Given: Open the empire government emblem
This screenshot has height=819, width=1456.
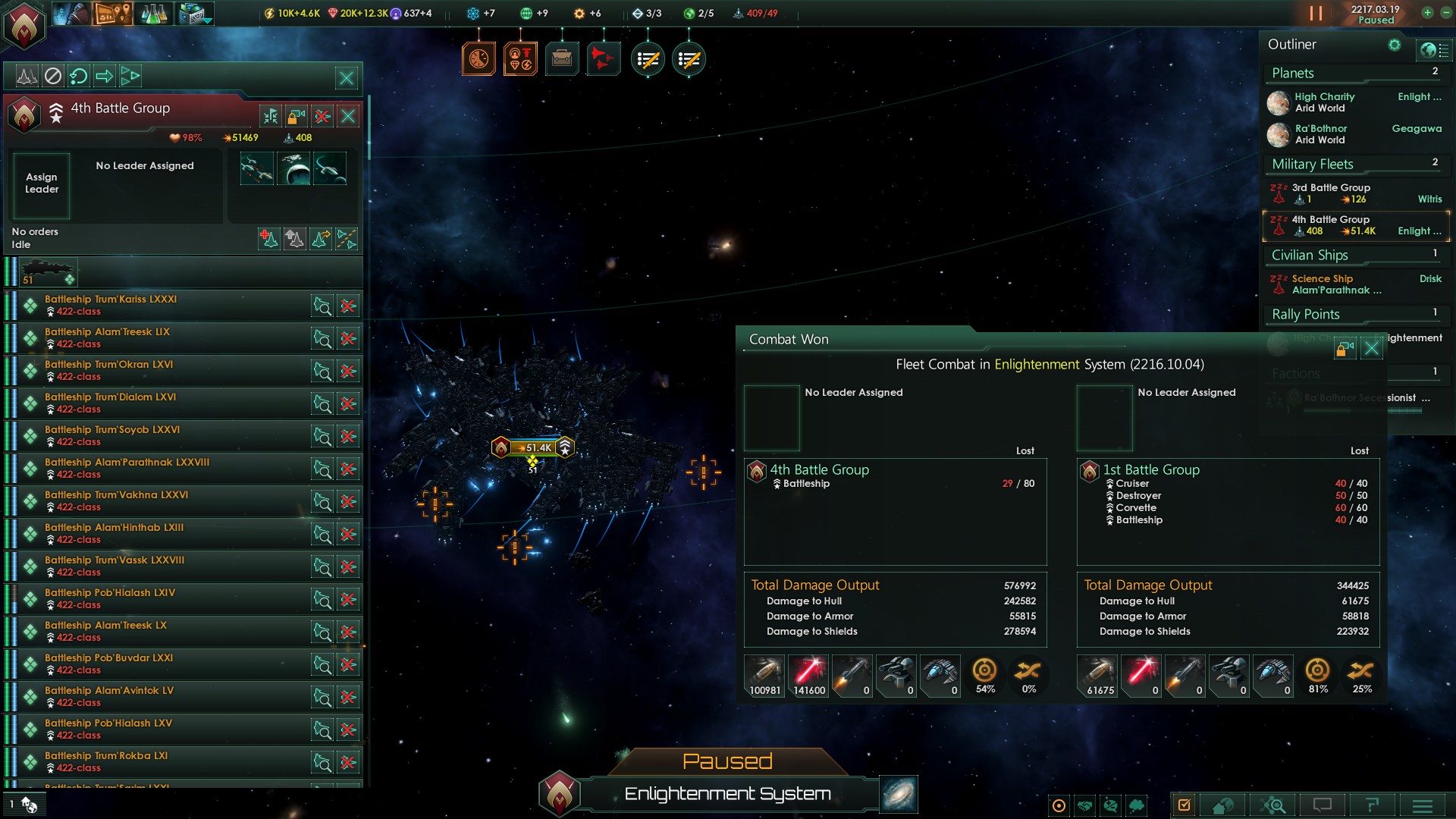Looking at the screenshot, I should [x=25, y=25].
